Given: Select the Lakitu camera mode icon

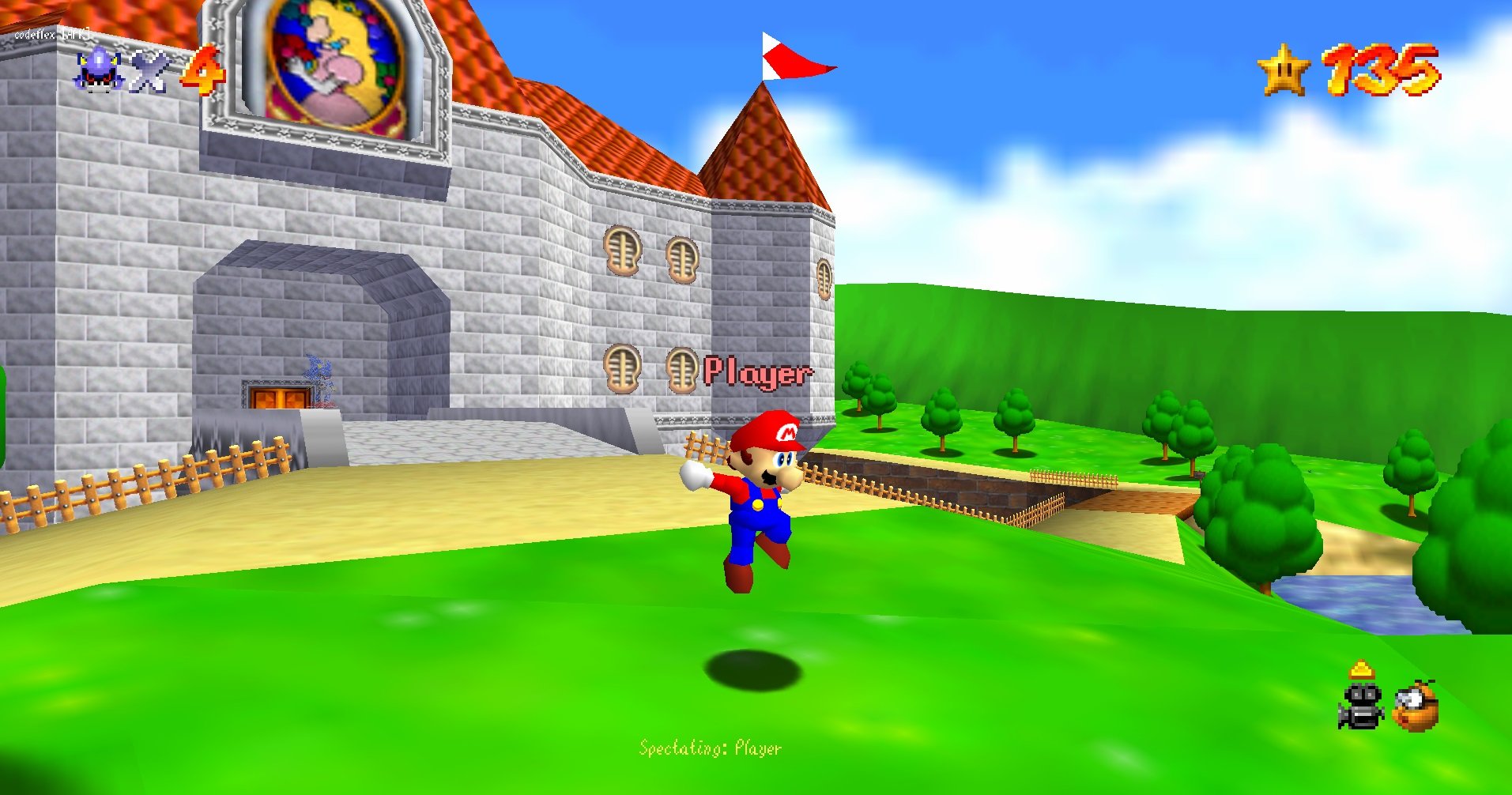Looking at the screenshot, I should coord(1415,706).
